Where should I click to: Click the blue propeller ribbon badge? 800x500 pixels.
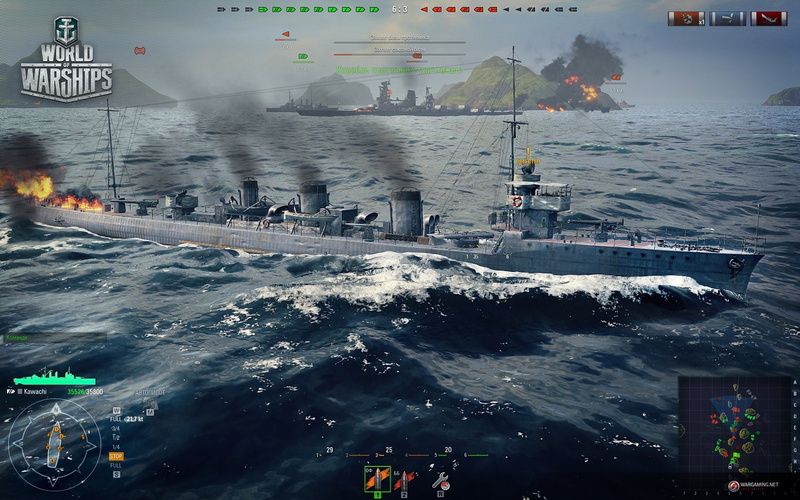click(x=727, y=18)
